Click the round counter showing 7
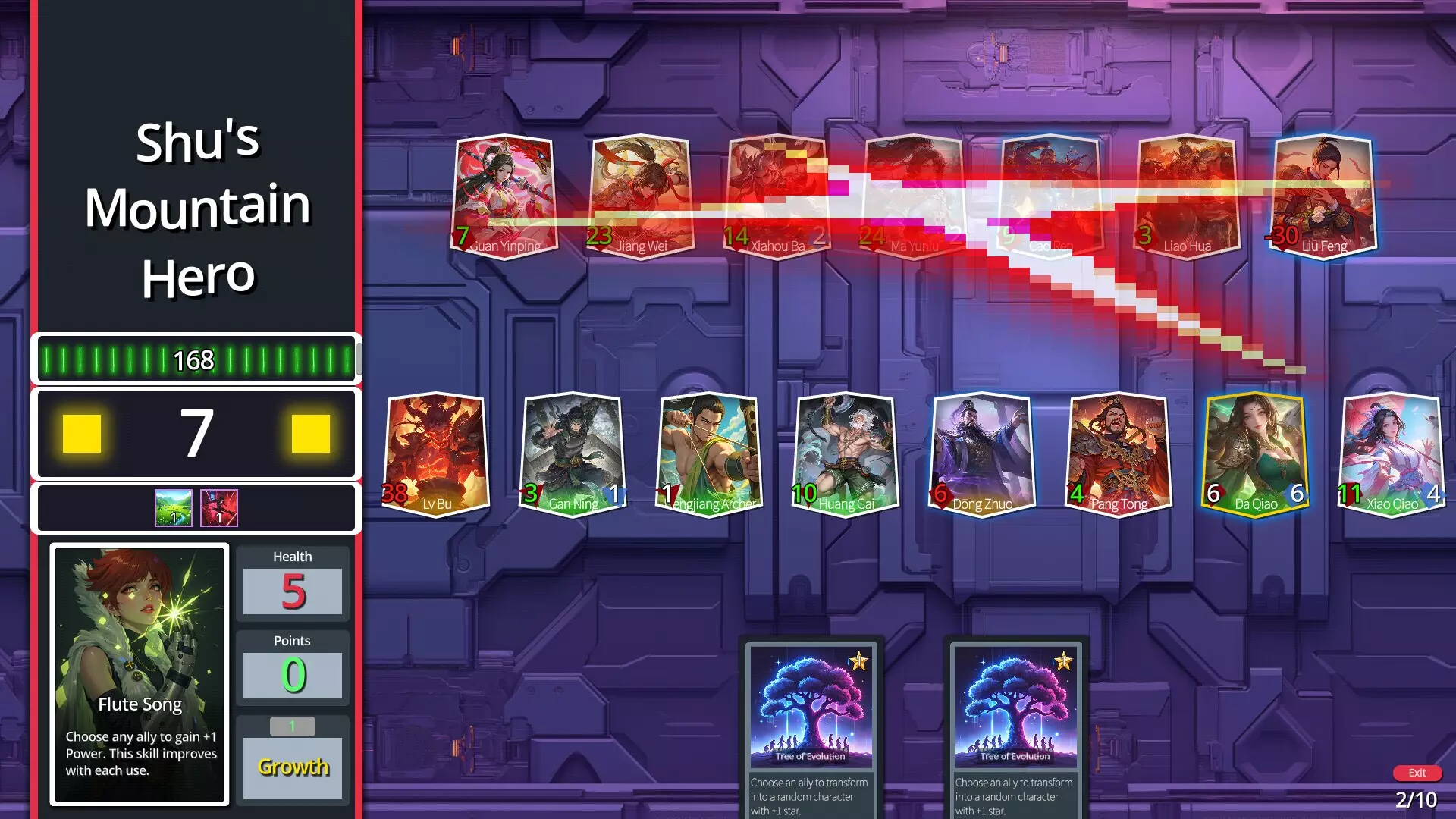 [x=196, y=432]
